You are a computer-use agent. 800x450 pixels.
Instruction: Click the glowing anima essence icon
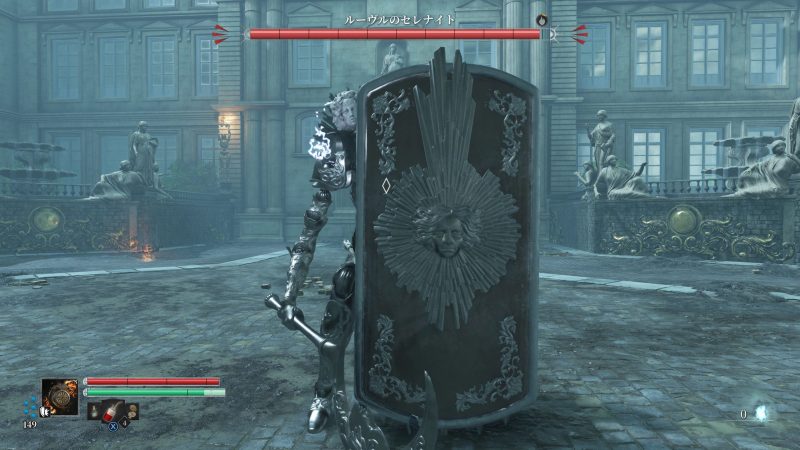coord(760,412)
